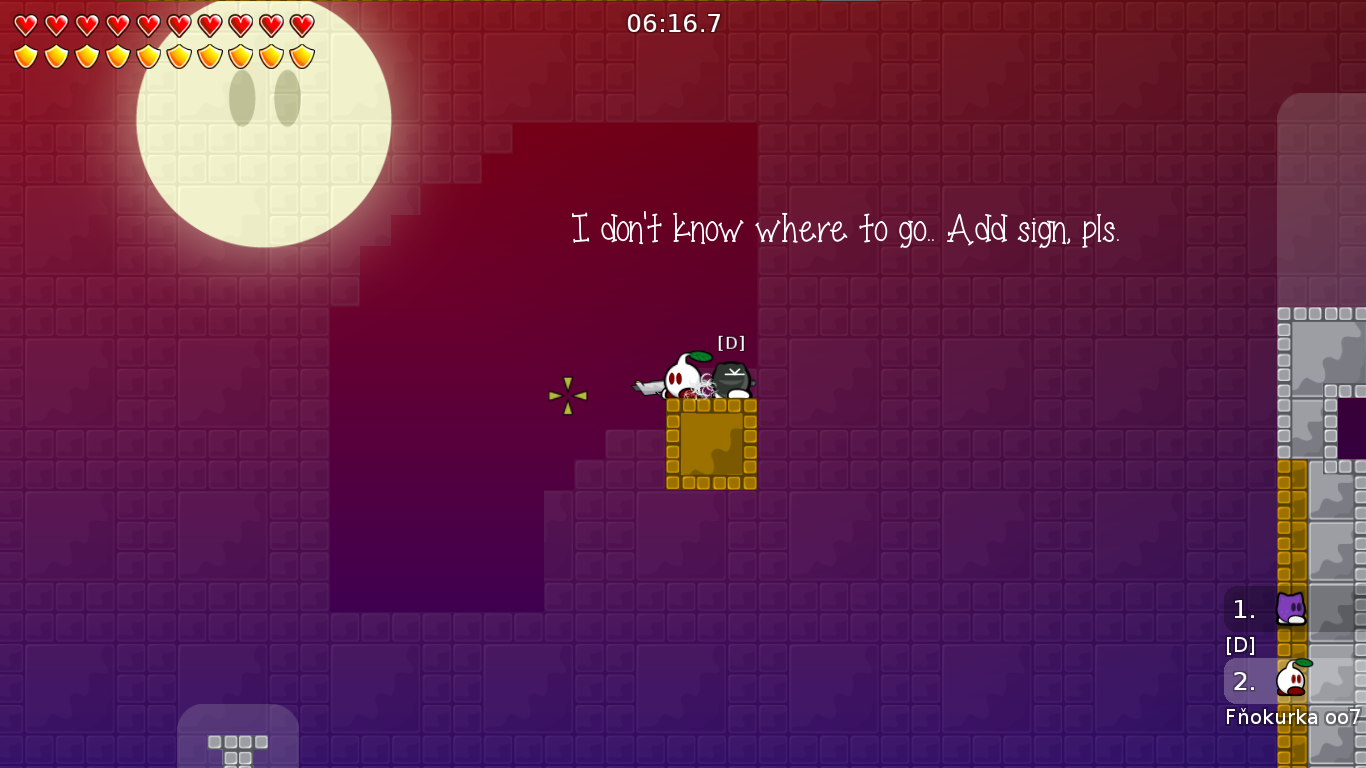The image size is (1366, 768).
Task: Click the [D] tag above the dark tee
Action: click(x=731, y=342)
